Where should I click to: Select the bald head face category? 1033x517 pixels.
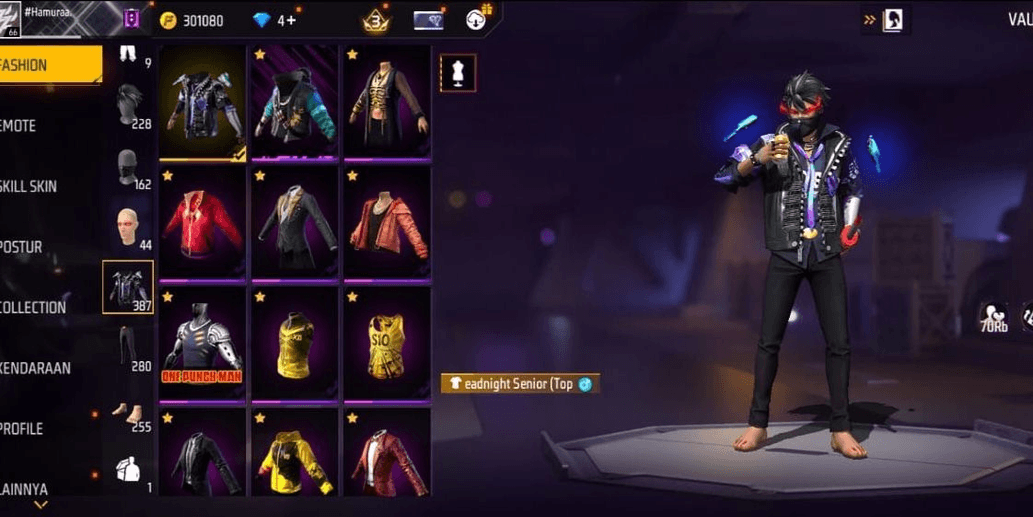128,228
